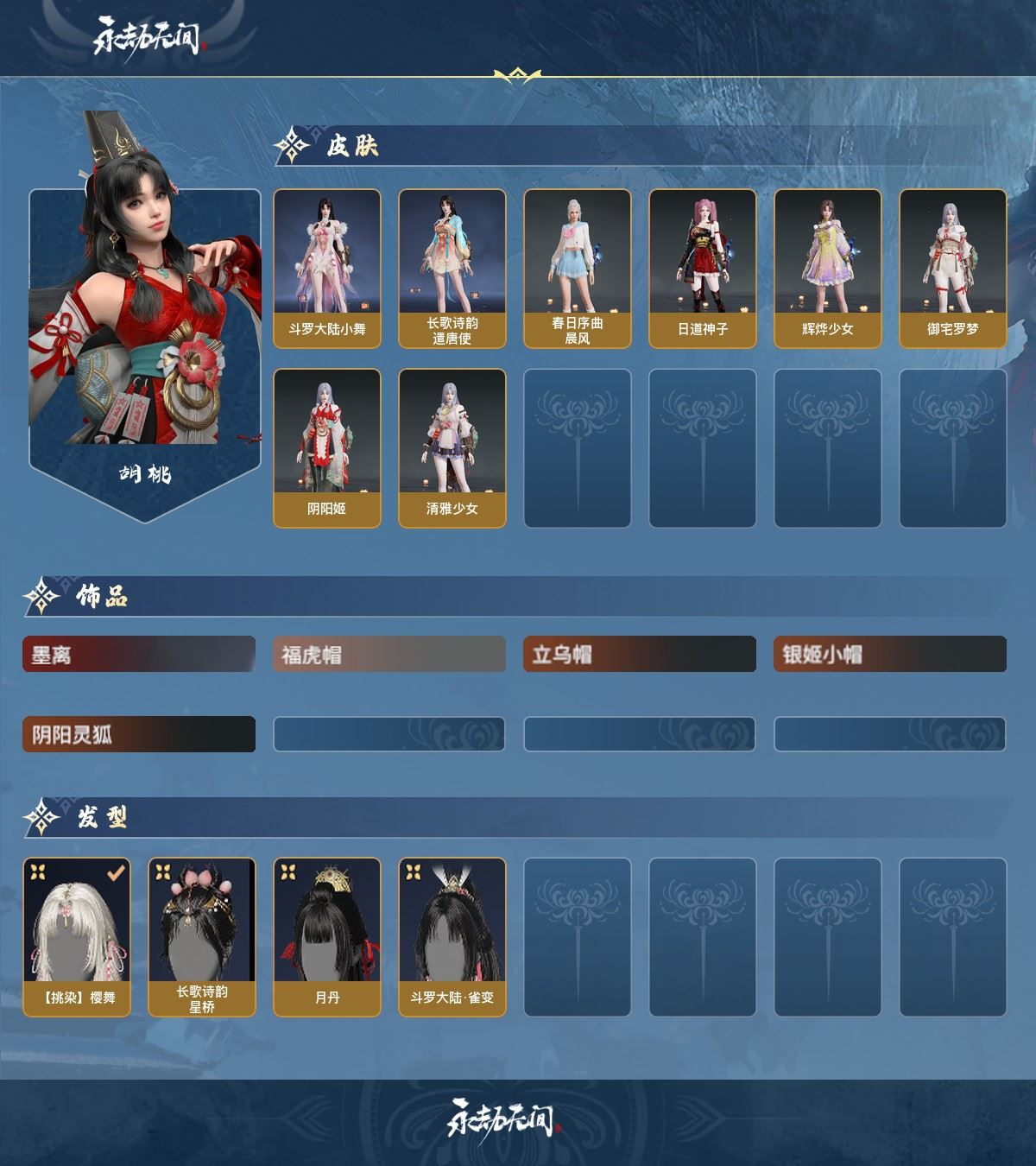Select the 阴阳姬 skin
Image resolution: width=1036 pixels, height=1166 pixels.
pyautogui.click(x=327, y=447)
